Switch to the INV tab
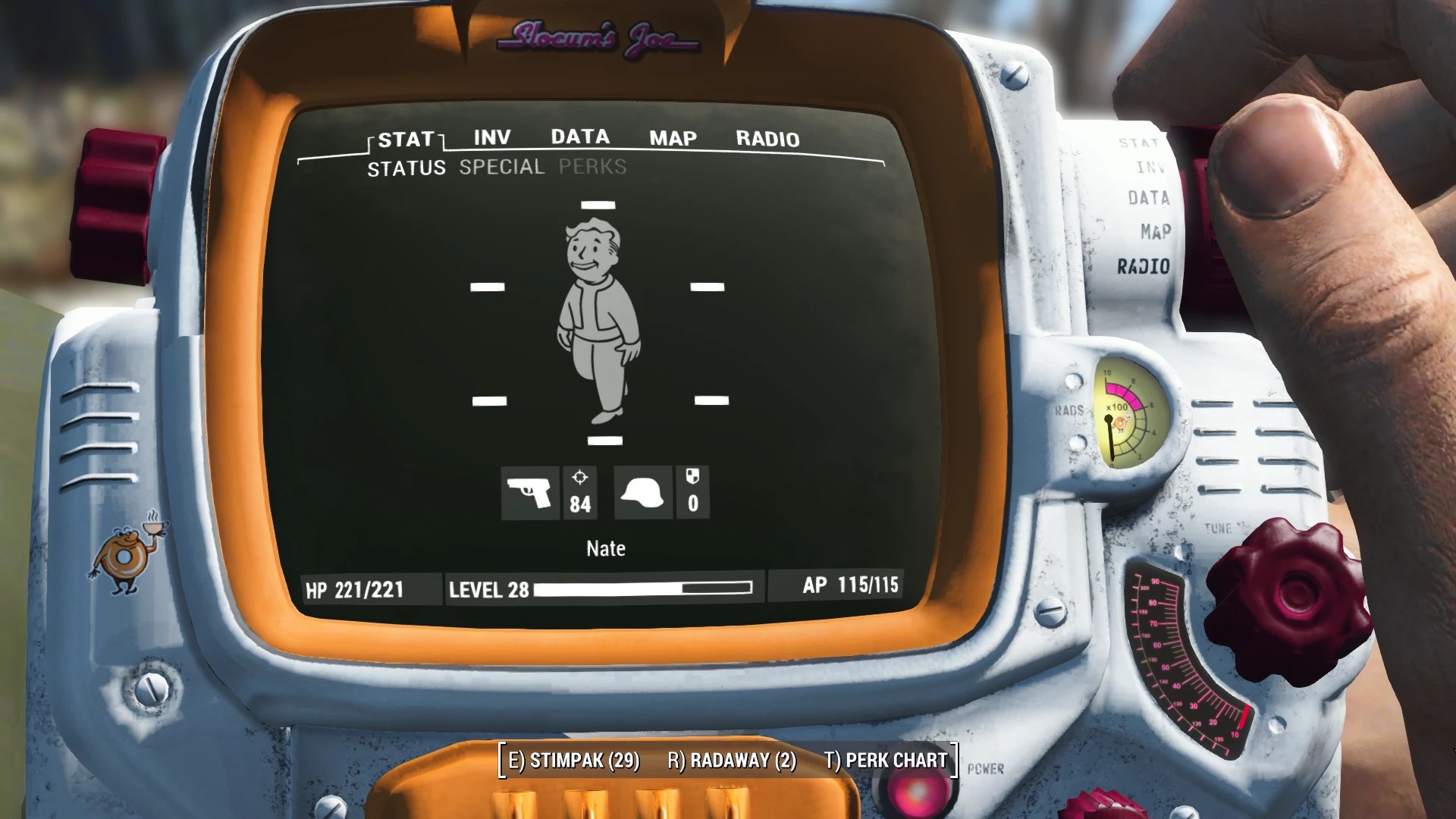The width and height of the screenshot is (1456, 819). tap(490, 138)
